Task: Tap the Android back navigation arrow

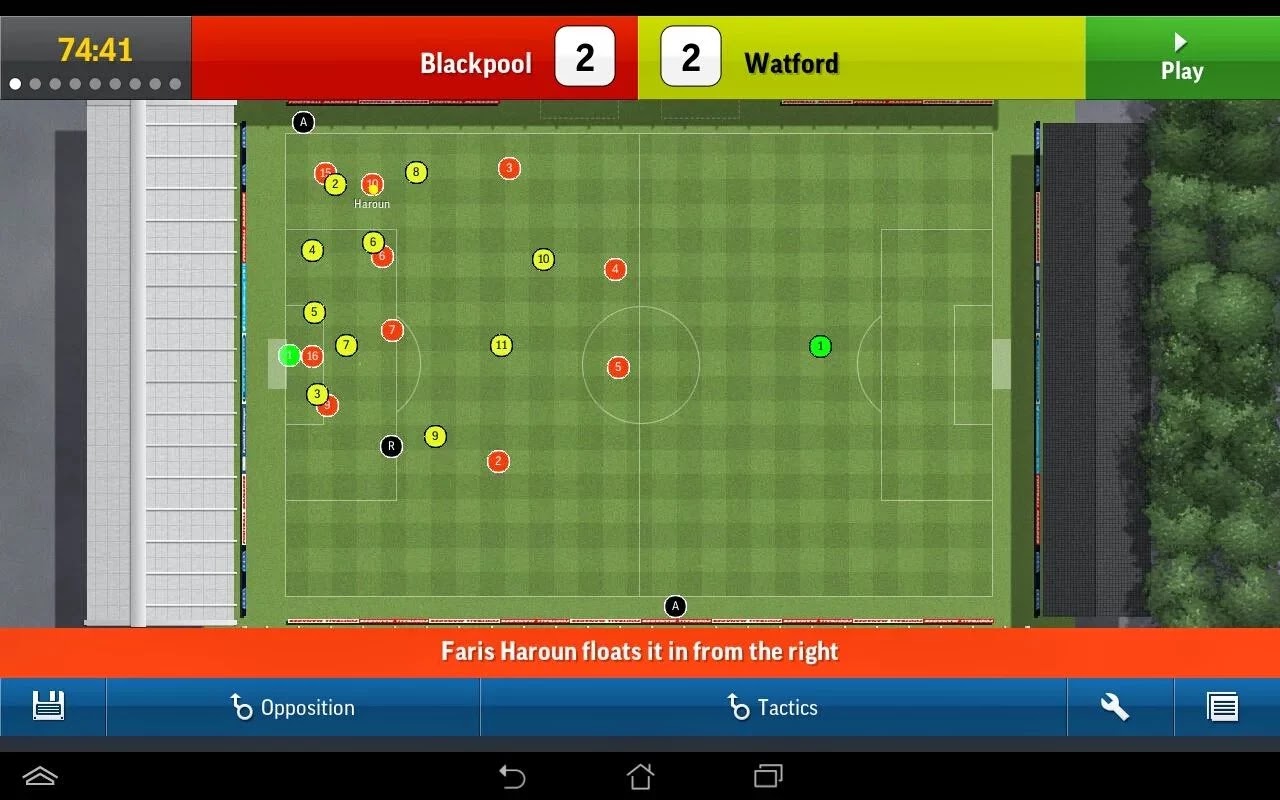Action: click(511, 776)
